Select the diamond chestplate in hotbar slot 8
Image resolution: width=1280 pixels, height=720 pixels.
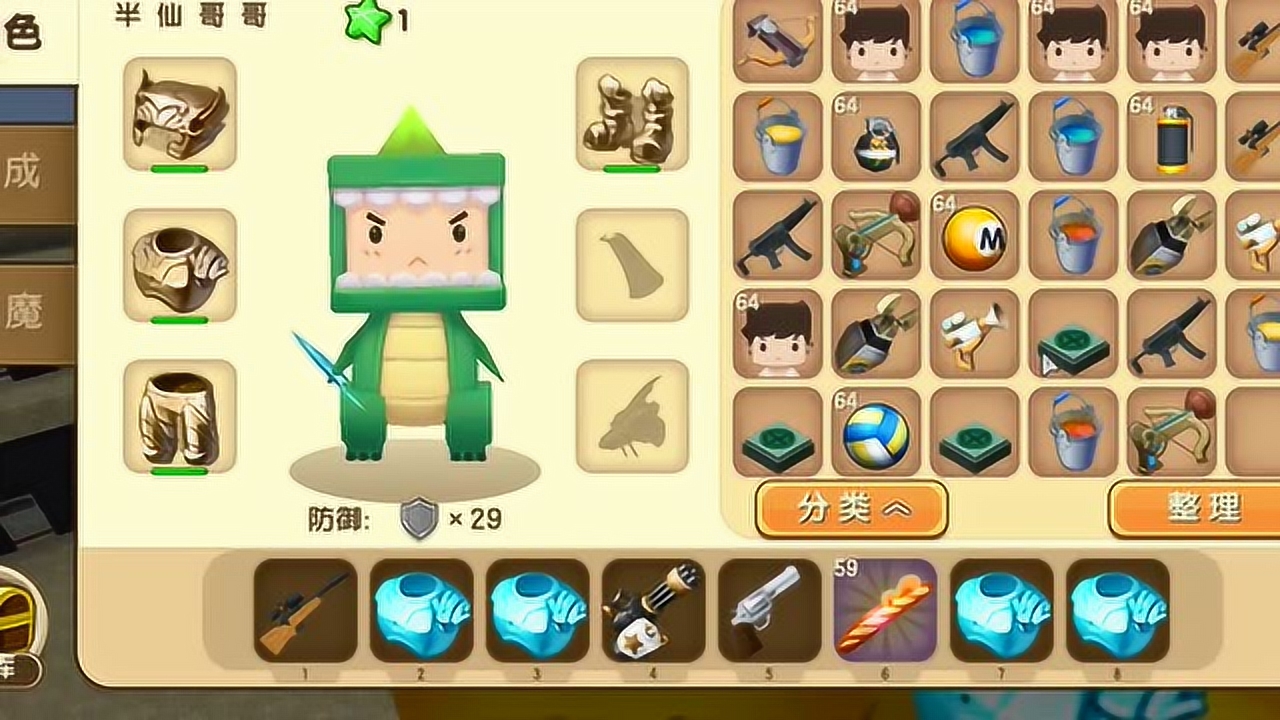click(1117, 610)
